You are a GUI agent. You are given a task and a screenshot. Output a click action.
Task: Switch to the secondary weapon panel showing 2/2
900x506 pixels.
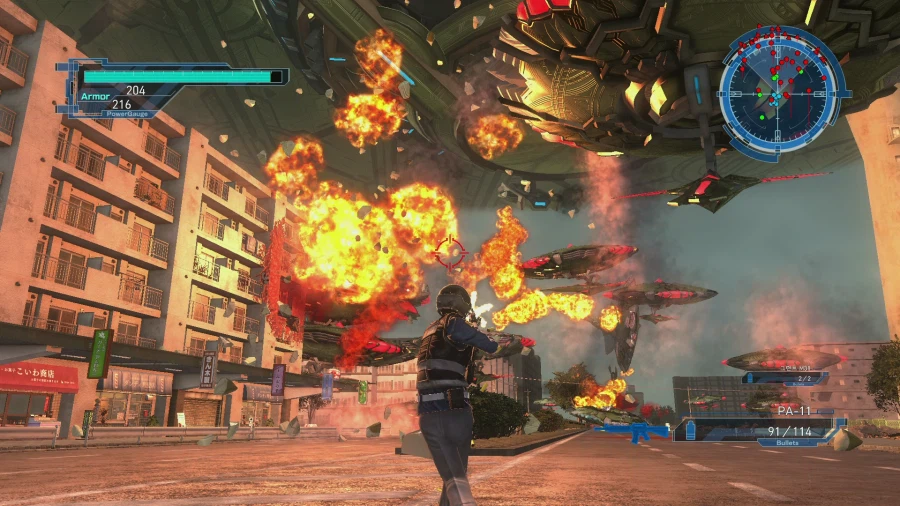(785, 378)
